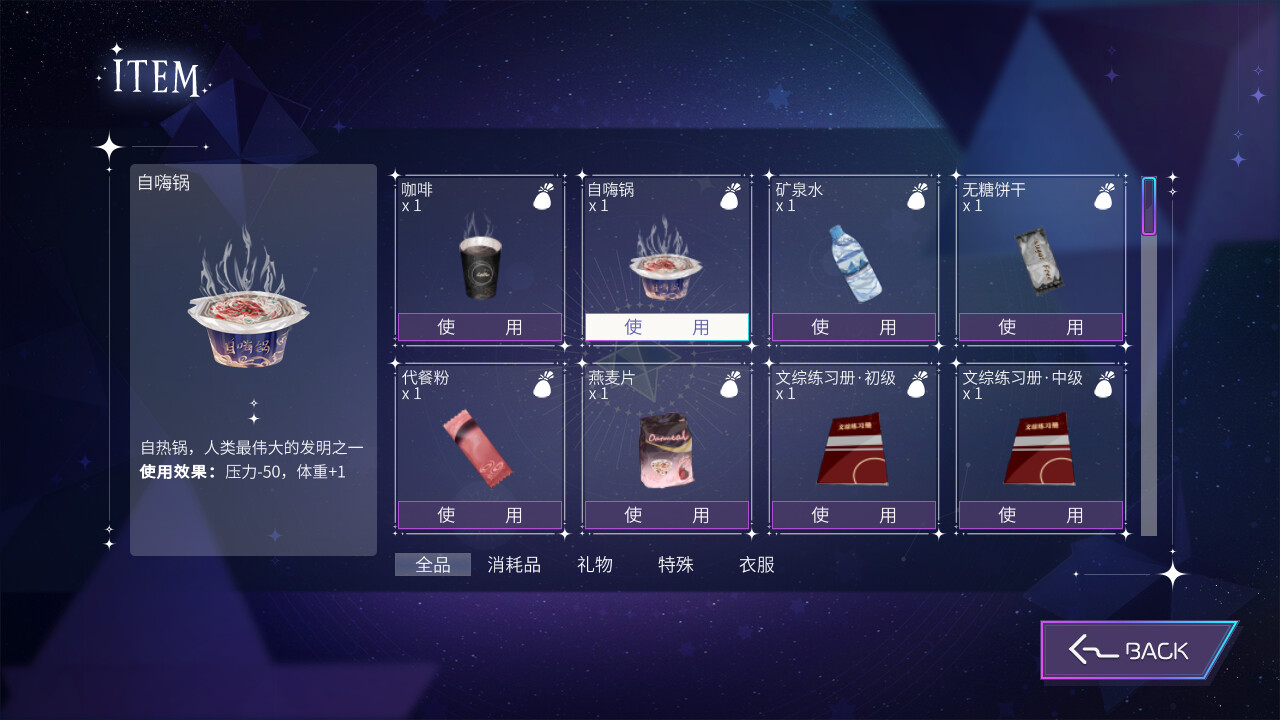The image size is (1280, 720).
Task: Select the oatmeal bag item image
Action: tap(666, 450)
